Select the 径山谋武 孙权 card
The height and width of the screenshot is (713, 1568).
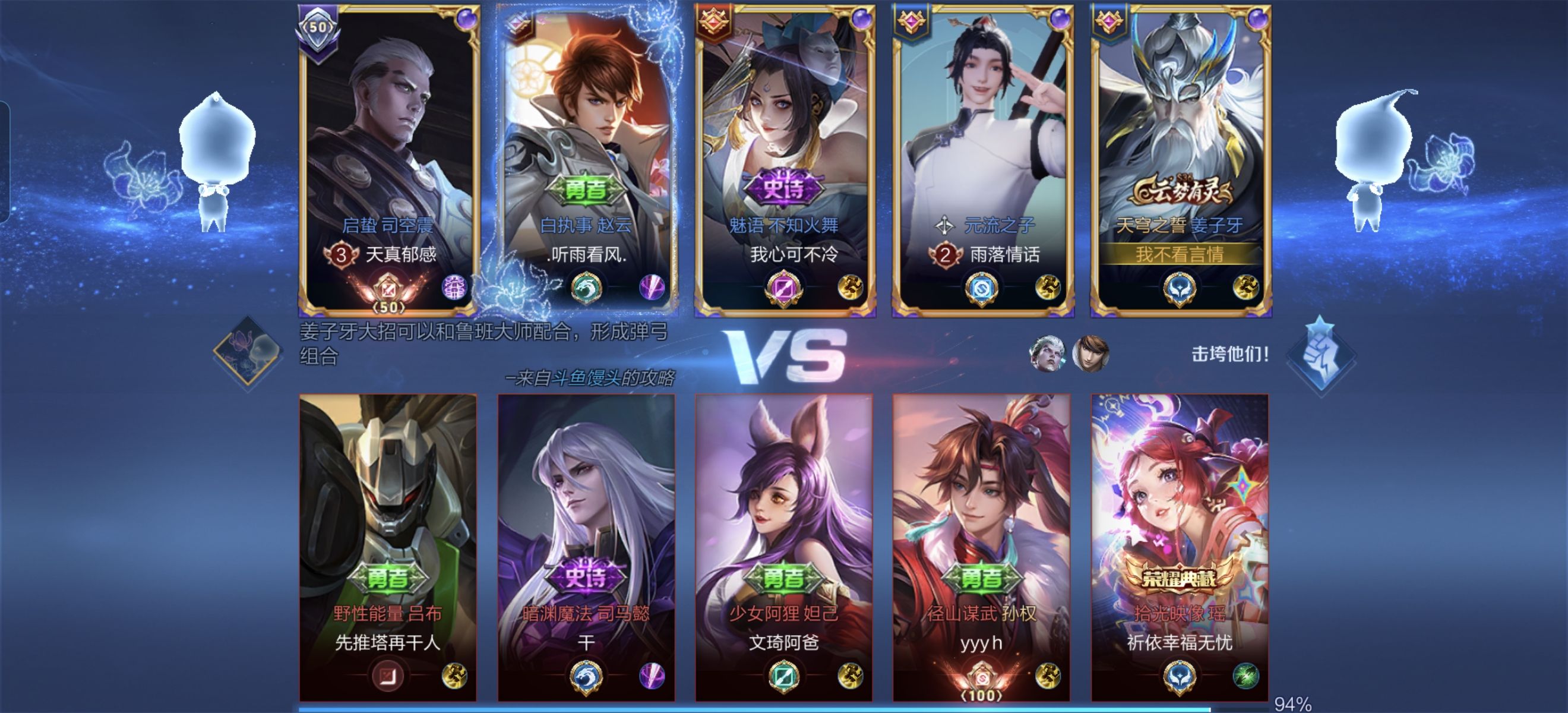[x=981, y=545]
